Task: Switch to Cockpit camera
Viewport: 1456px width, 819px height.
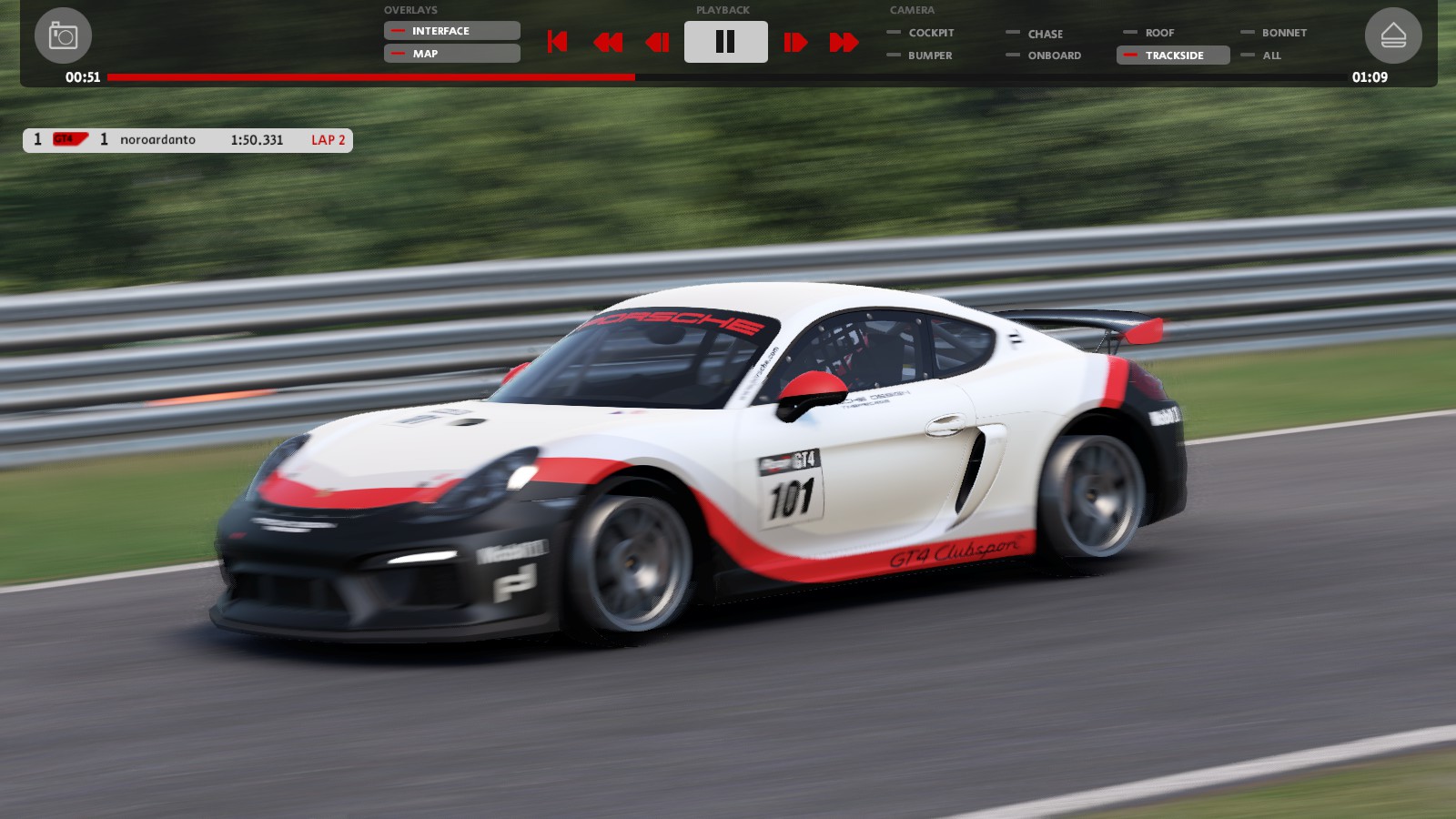Action: [x=930, y=33]
